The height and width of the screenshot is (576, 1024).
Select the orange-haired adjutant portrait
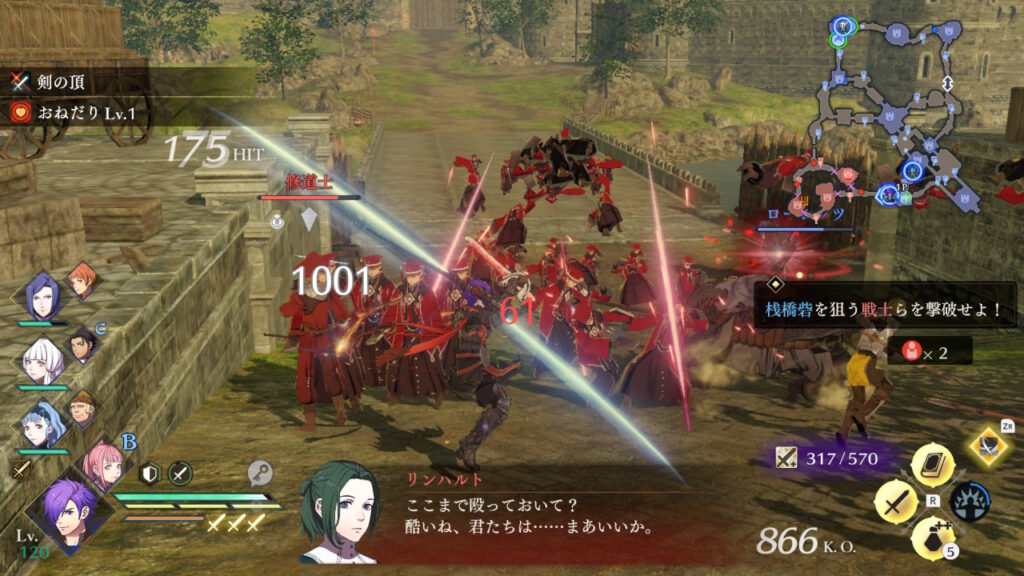(x=82, y=282)
